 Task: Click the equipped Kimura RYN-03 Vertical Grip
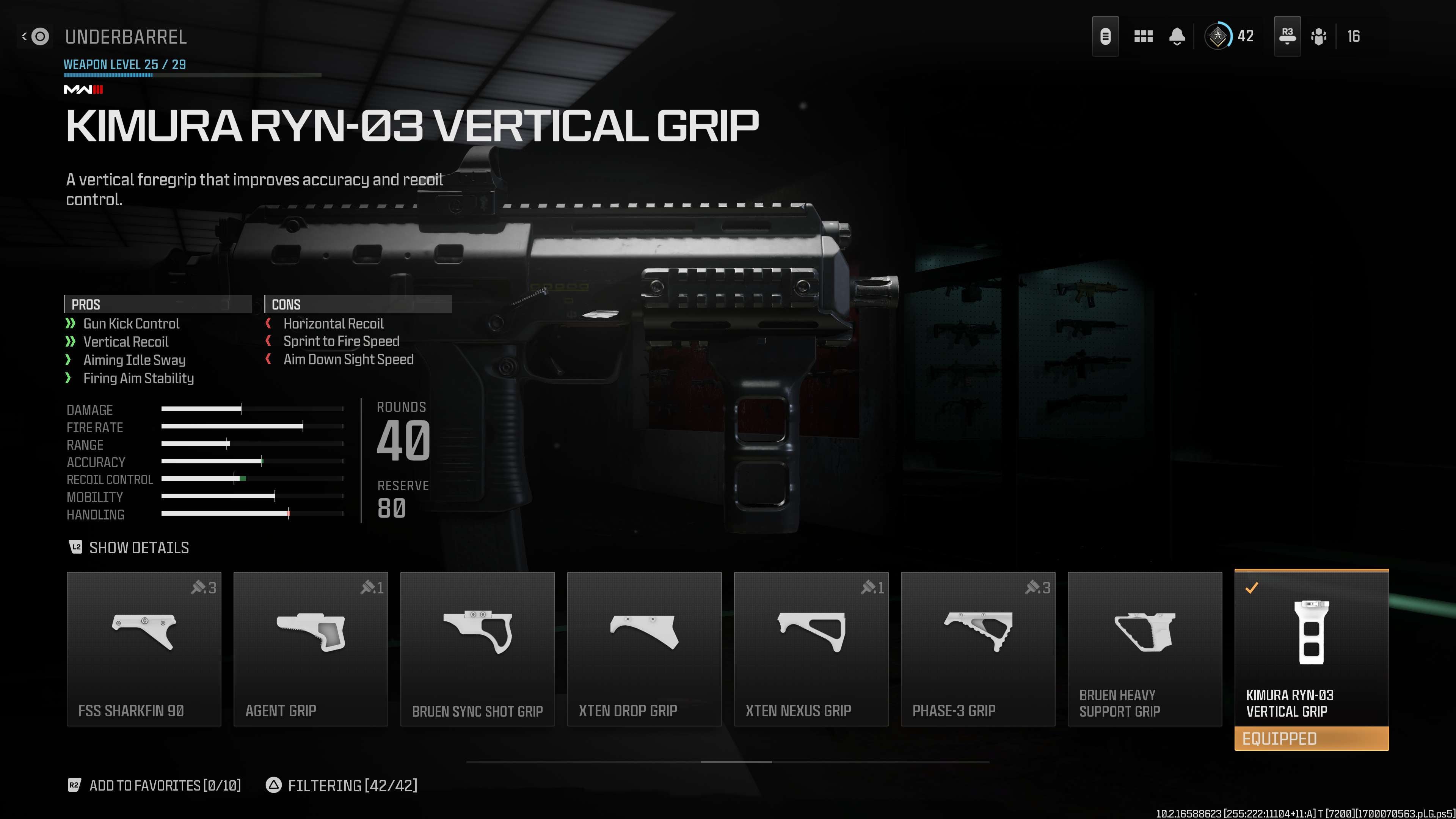pos(1311,648)
